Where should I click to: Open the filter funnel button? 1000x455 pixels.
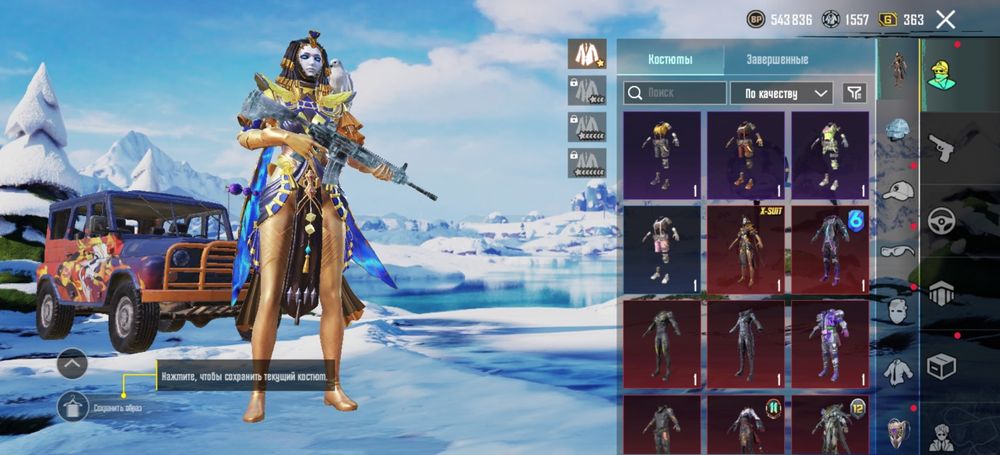click(x=854, y=93)
